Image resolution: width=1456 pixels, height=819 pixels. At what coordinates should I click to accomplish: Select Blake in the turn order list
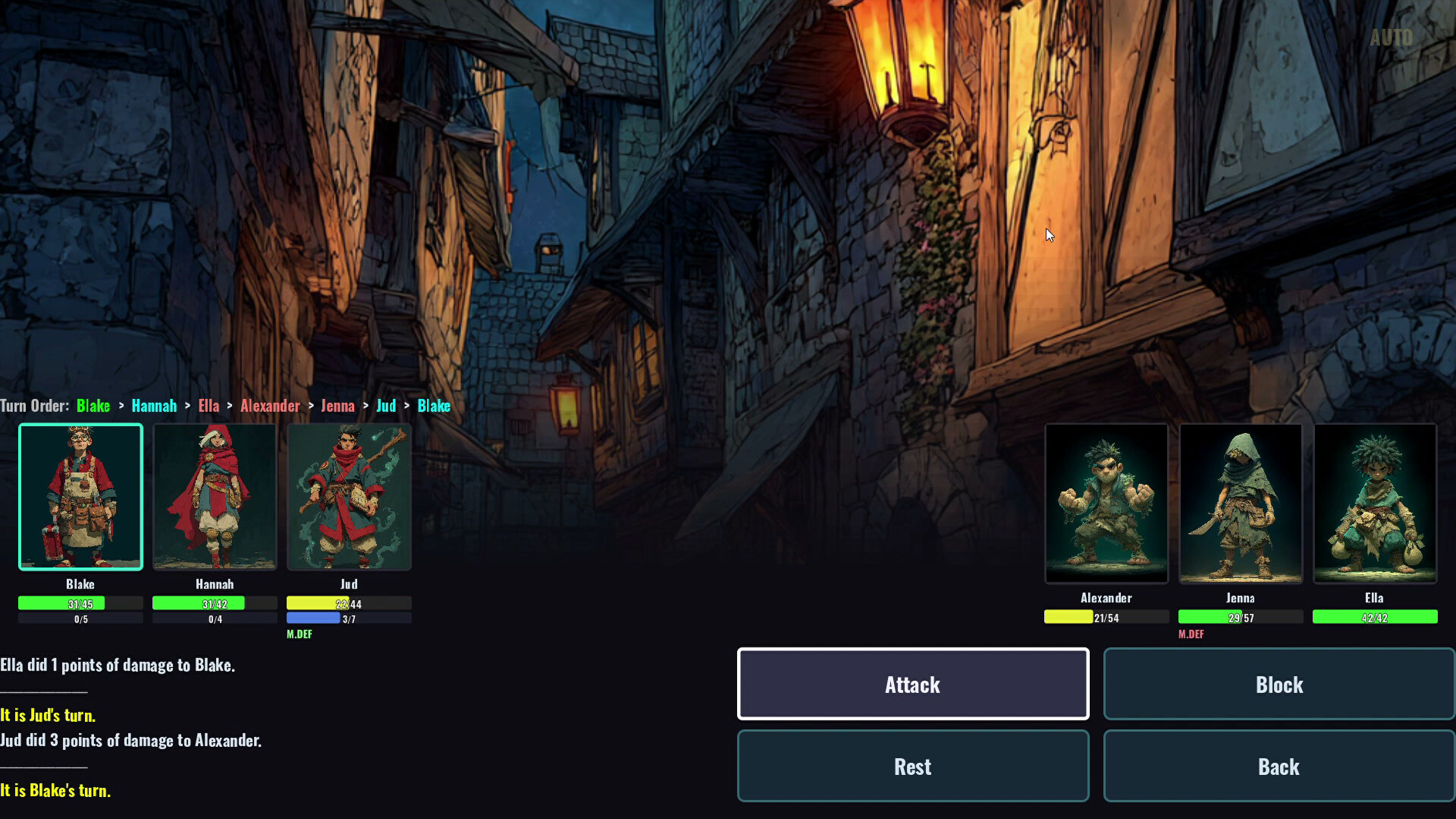pyautogui.click(x=93, y=406)
